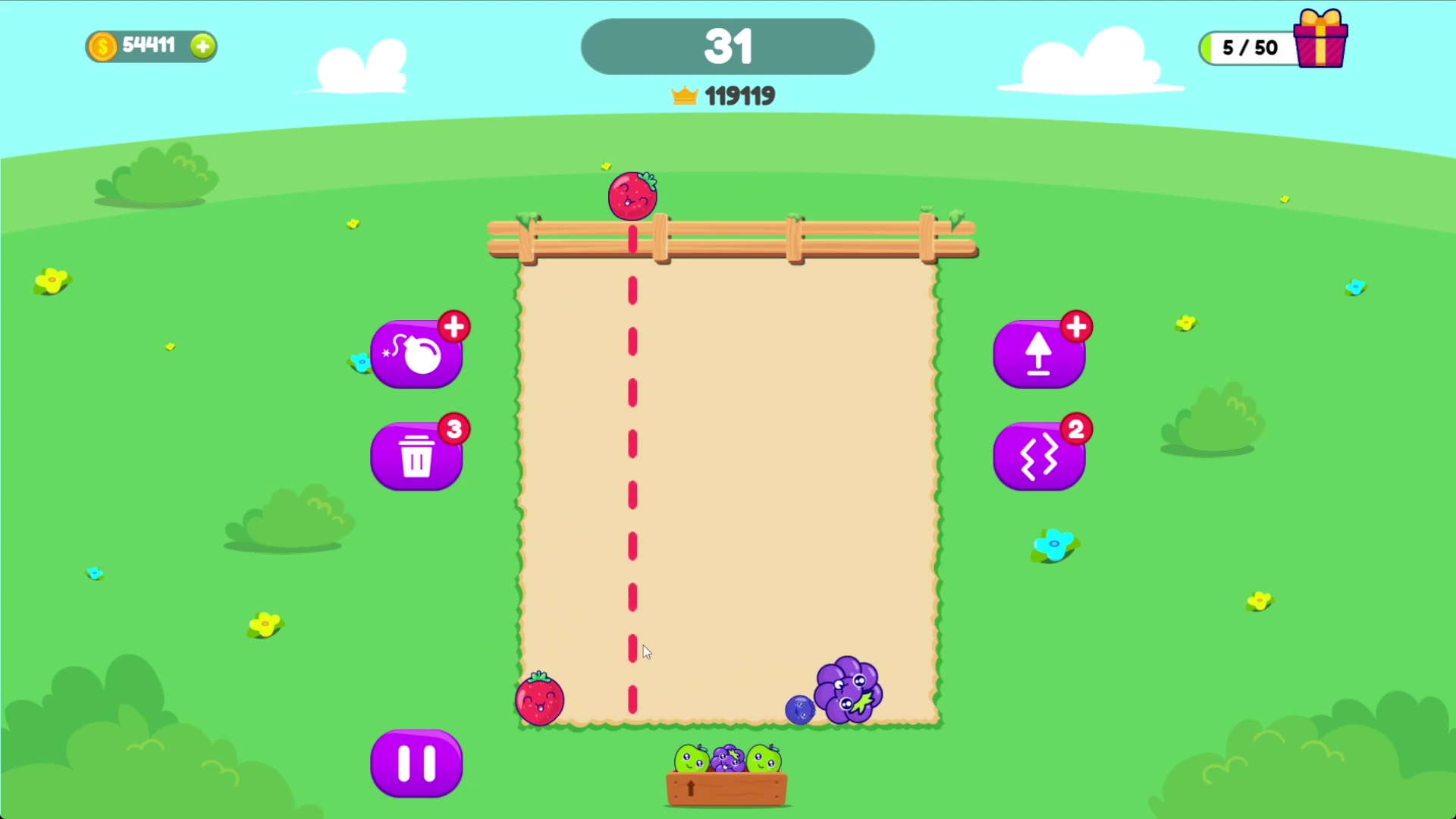Click the swap count badge showing 2
Viewport: 1456px width, 819px height.
pos(1075,428)
